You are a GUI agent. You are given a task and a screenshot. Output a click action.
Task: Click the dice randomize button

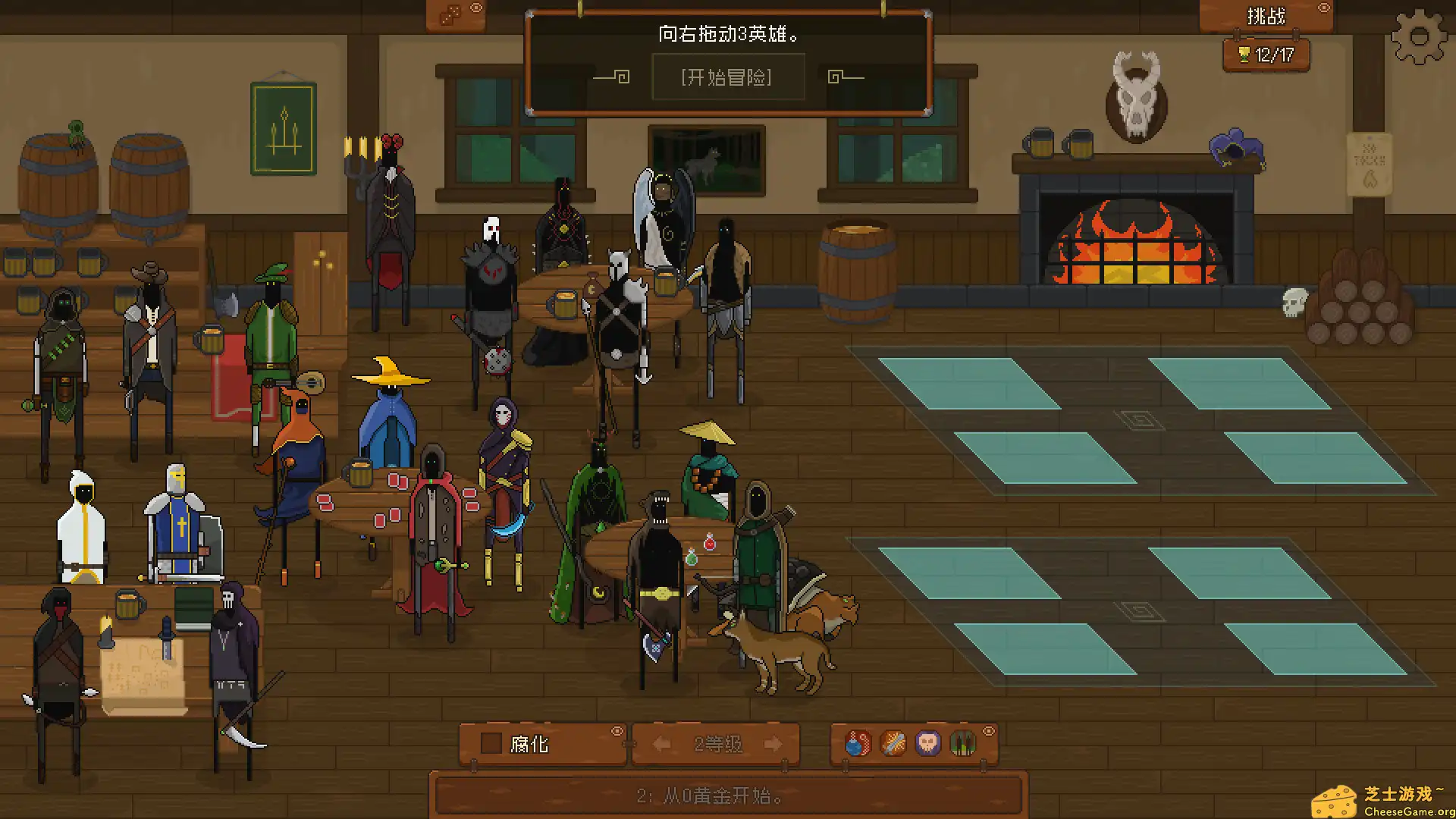[x=450, y=16]
